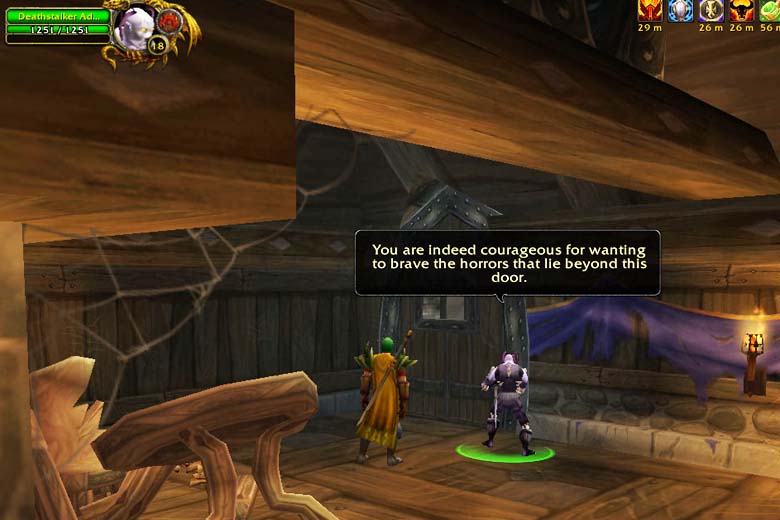Screen dimensions: 780x520
Task: Click the purple cross buff icon
Action: point(711,10)
